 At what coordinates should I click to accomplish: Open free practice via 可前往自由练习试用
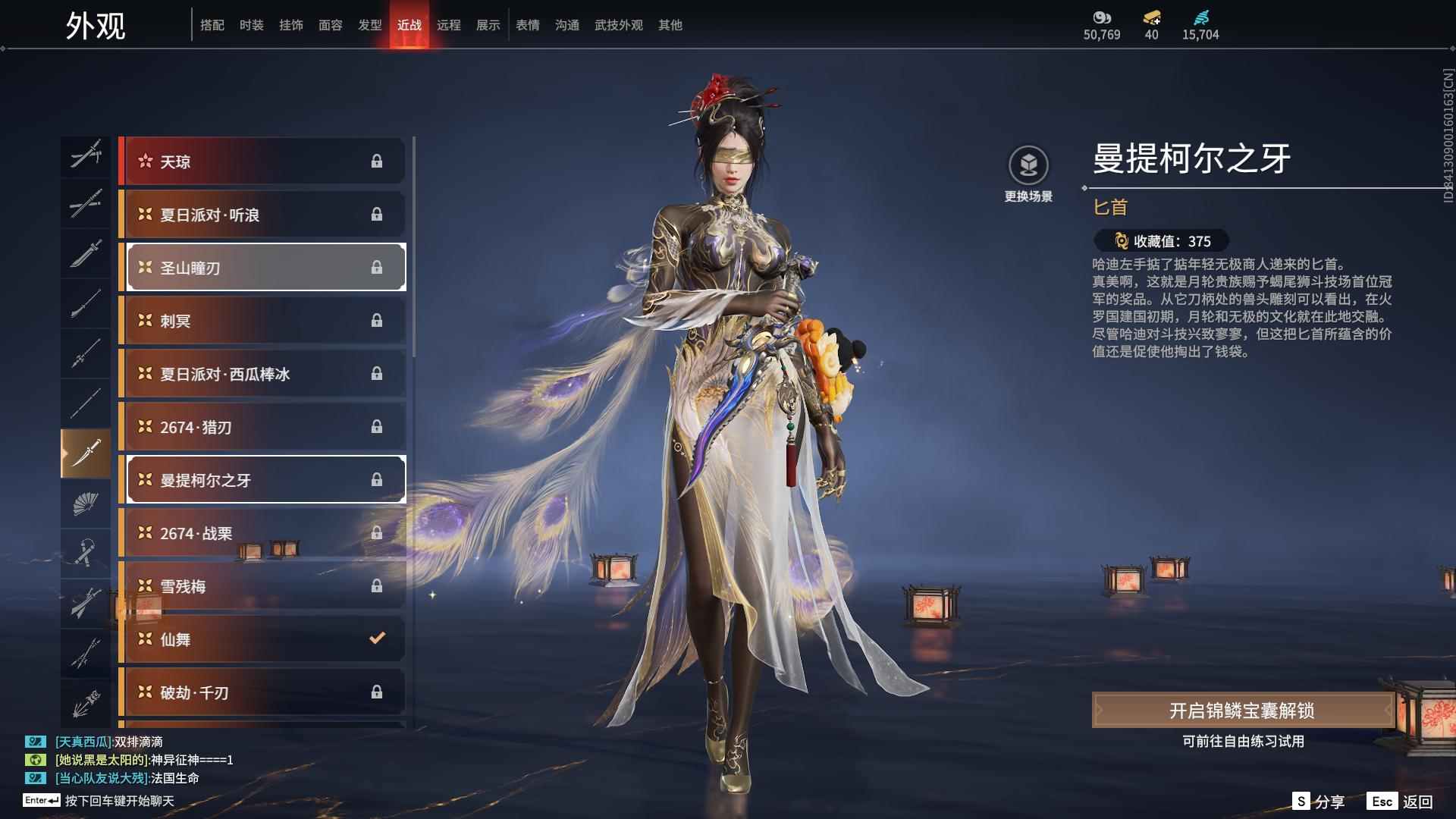tap(1243, 742)
